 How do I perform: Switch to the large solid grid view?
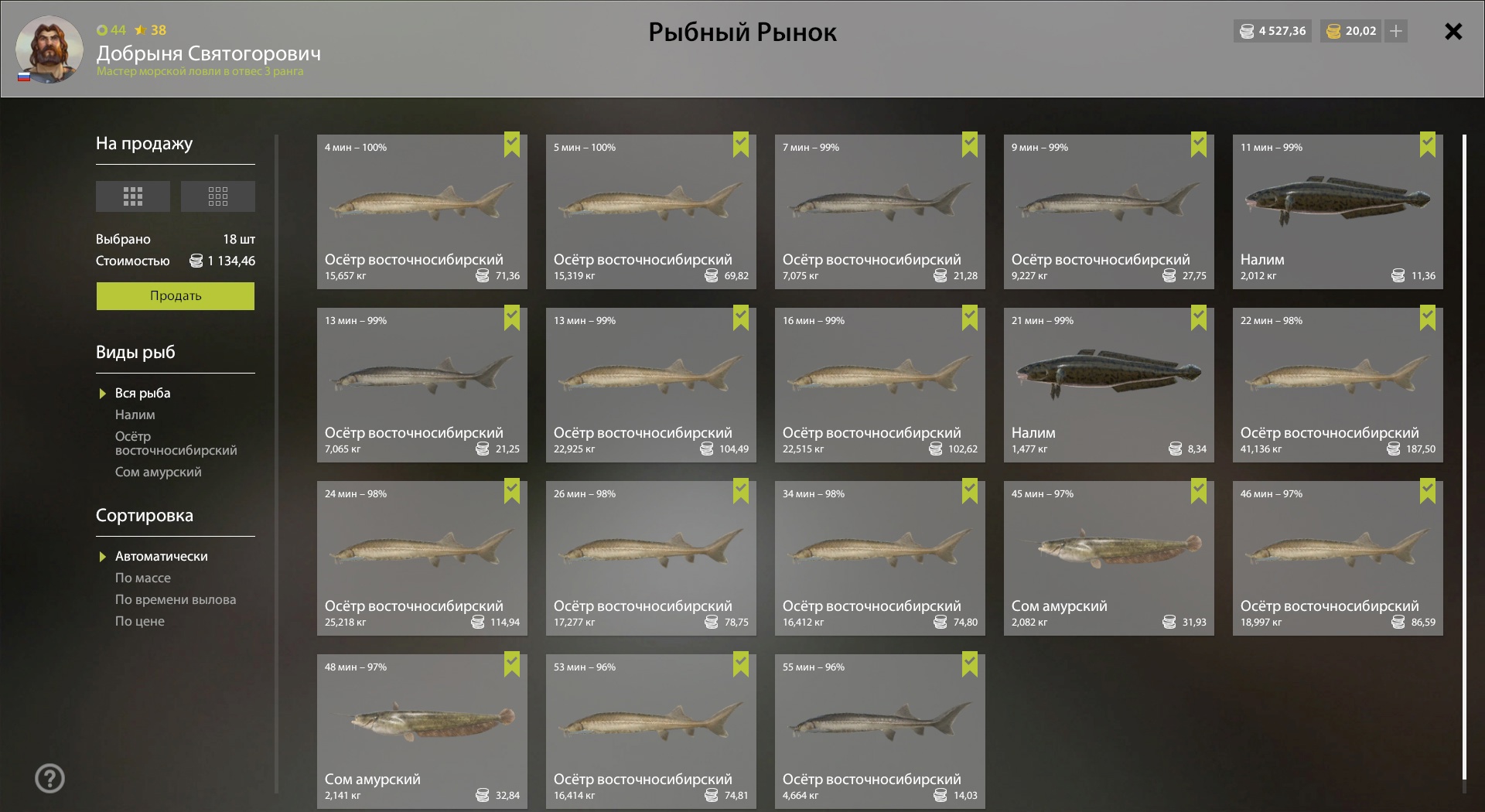click(133, 196)
